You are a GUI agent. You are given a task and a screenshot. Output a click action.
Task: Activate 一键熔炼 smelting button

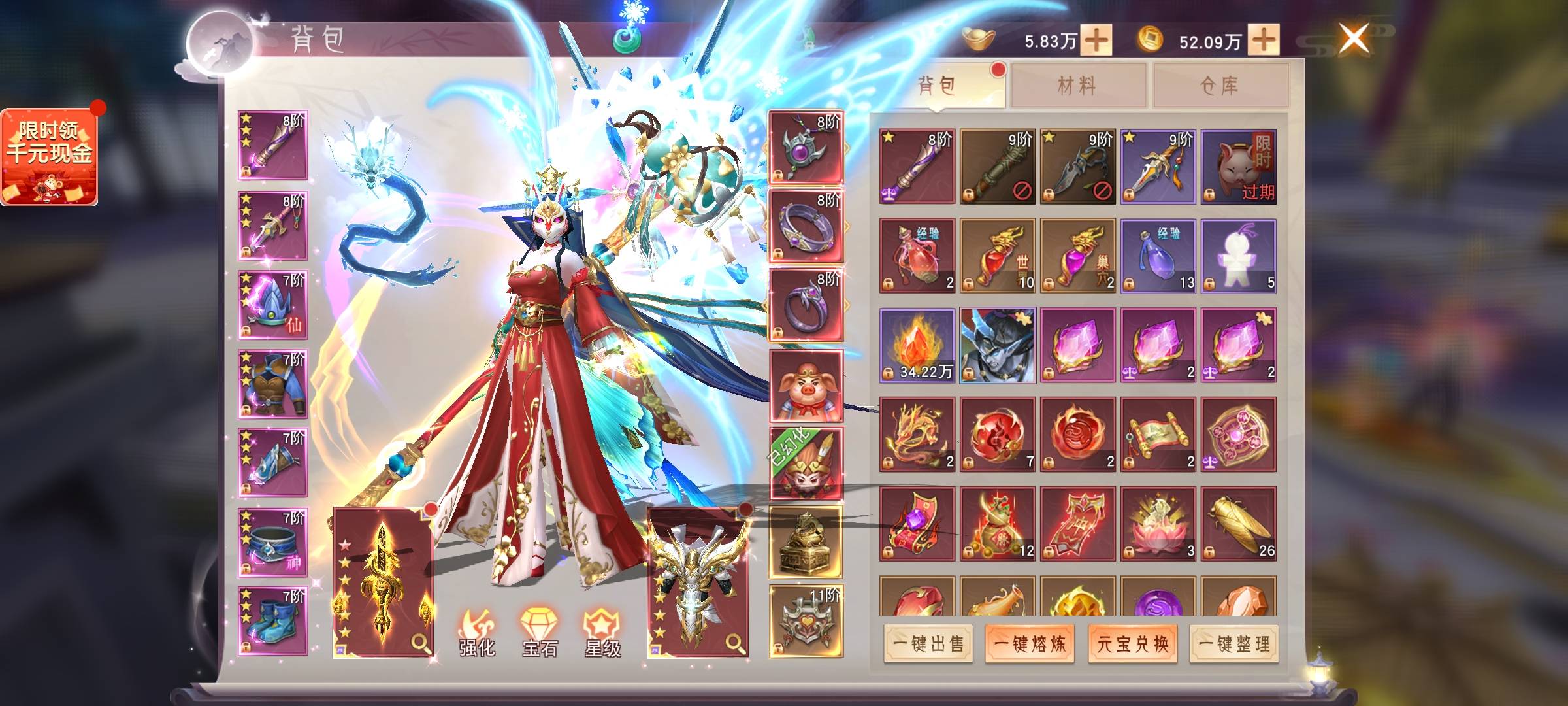point(1030,644)
